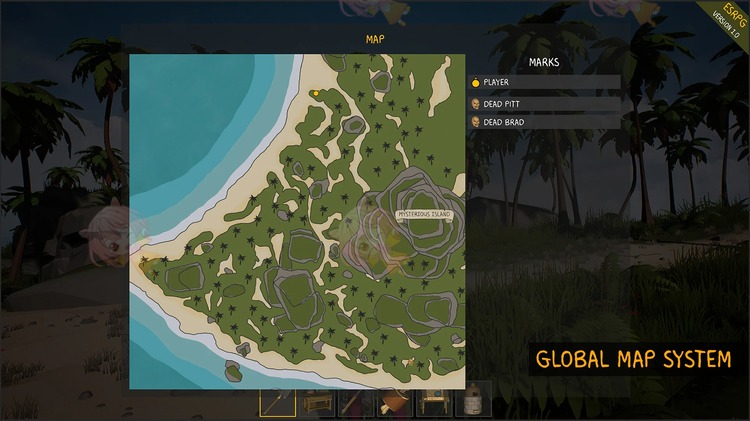750x421 pixels.
Task: Choose the stone furnace hotbar slot
Action: [473, 402]
